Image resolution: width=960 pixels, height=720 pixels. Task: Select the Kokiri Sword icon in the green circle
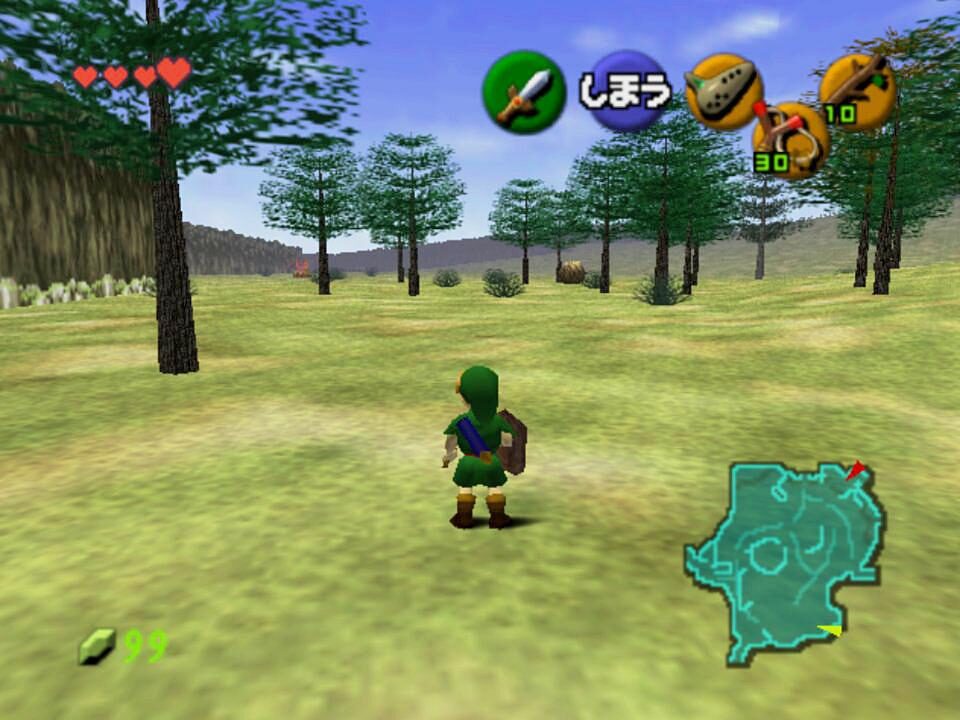pyautogui.click(x=523, y=92)
